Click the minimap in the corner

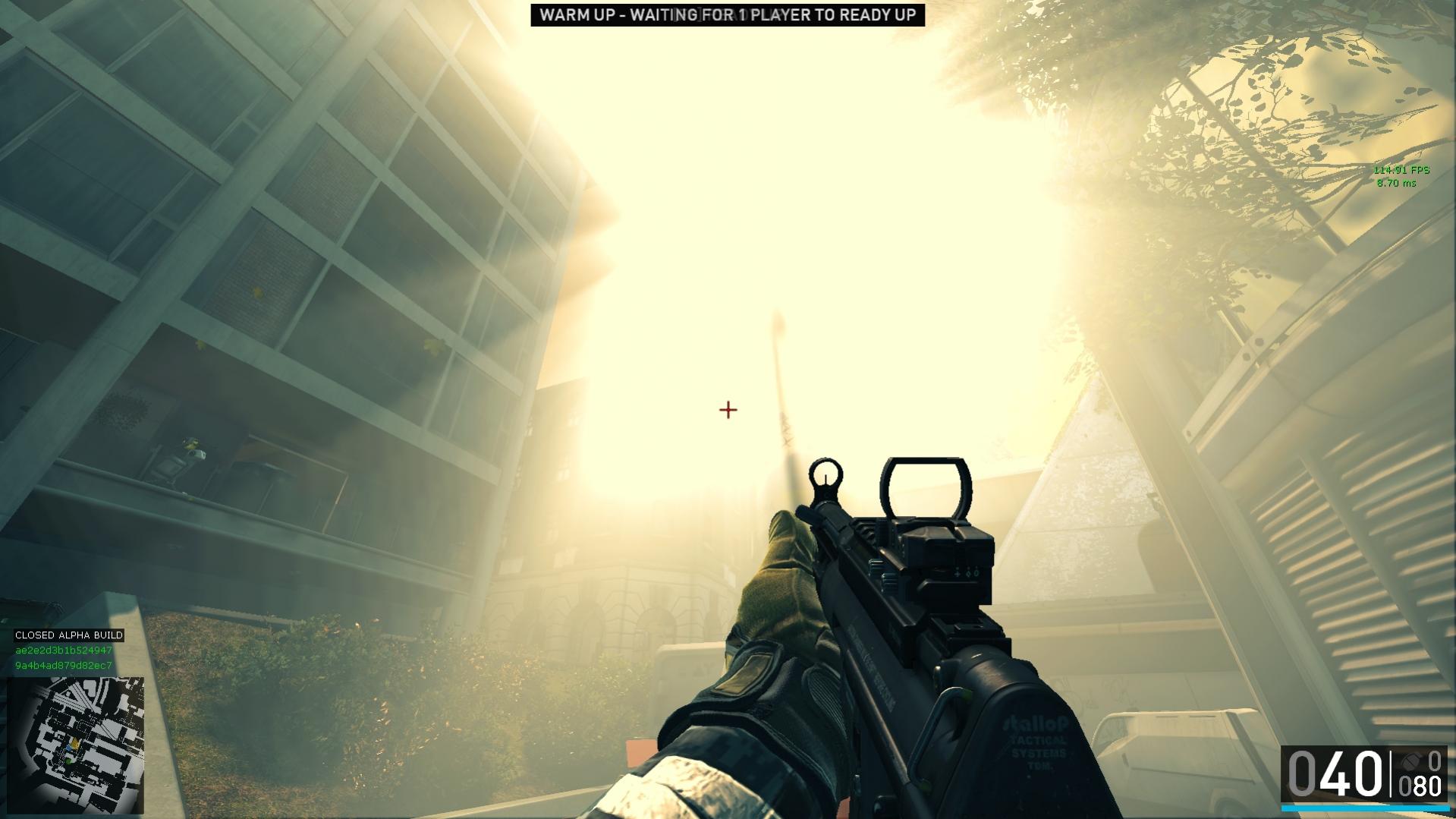[75, 745]
